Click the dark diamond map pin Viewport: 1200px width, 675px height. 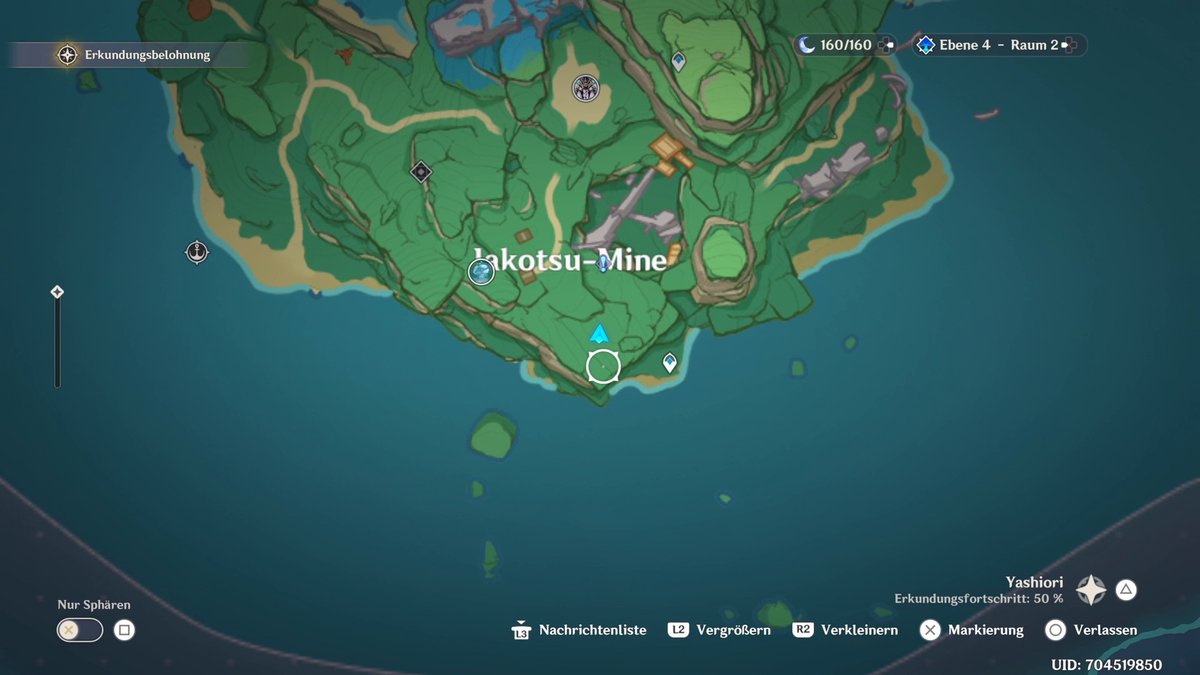421,172
